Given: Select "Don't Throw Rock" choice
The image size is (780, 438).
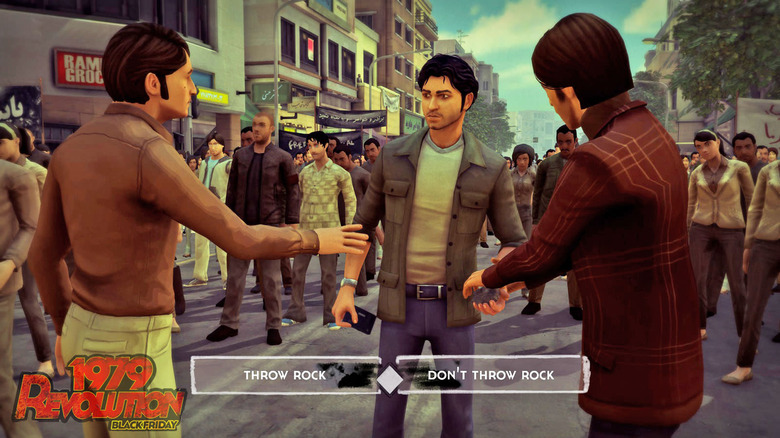Looking at the screenshot, I should 491,375.
